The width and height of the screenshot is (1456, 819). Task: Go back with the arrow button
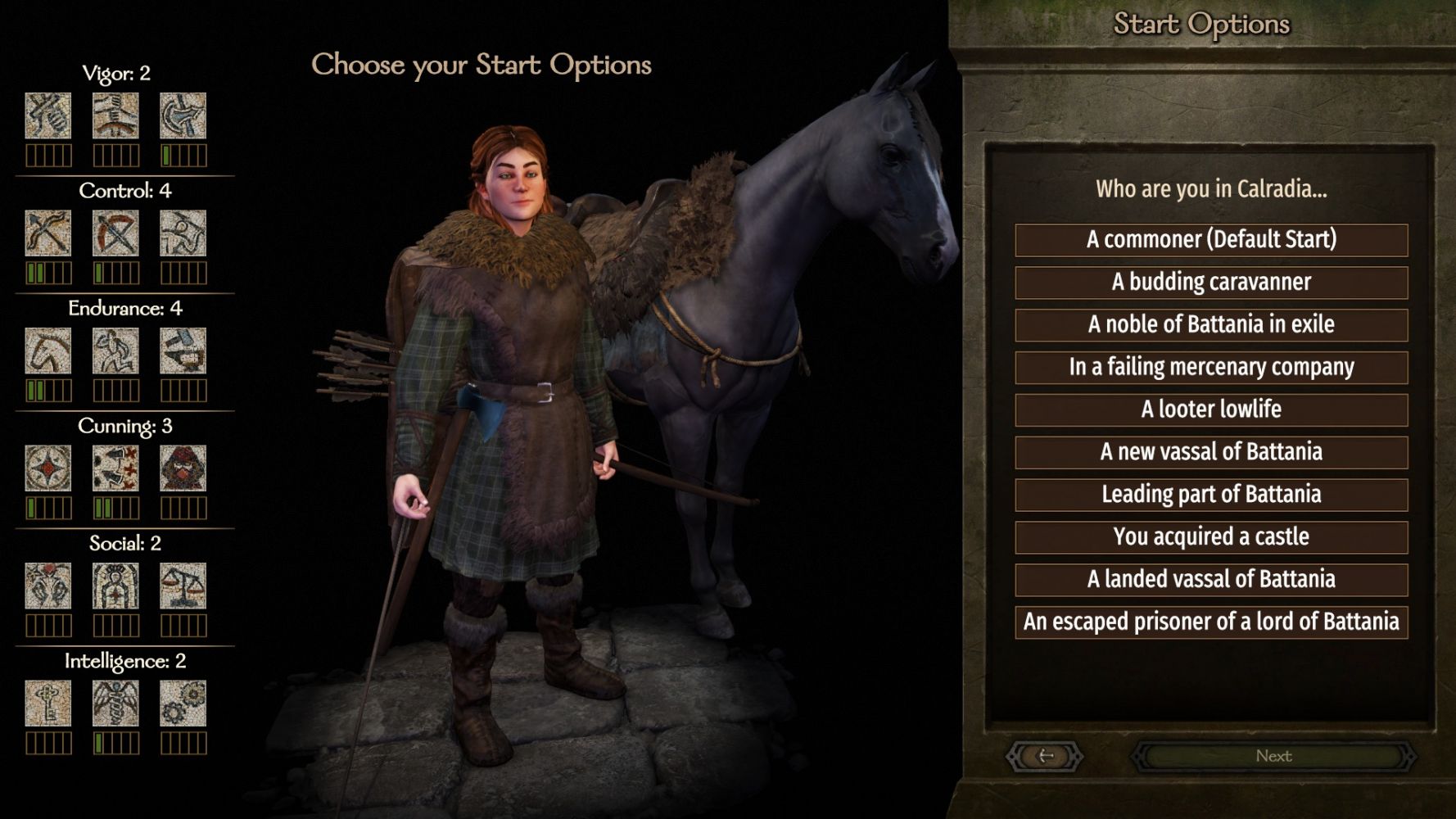(1045, 757)
